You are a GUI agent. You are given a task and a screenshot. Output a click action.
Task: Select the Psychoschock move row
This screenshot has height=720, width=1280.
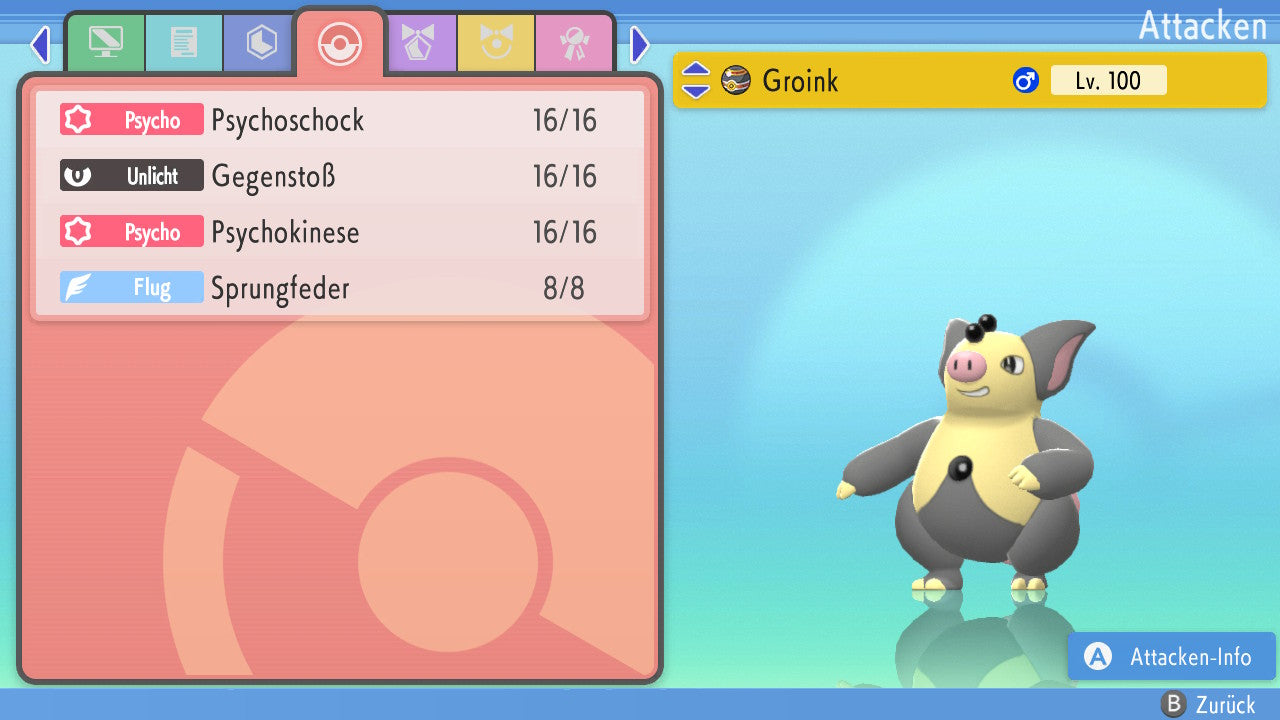click(340, 121)
